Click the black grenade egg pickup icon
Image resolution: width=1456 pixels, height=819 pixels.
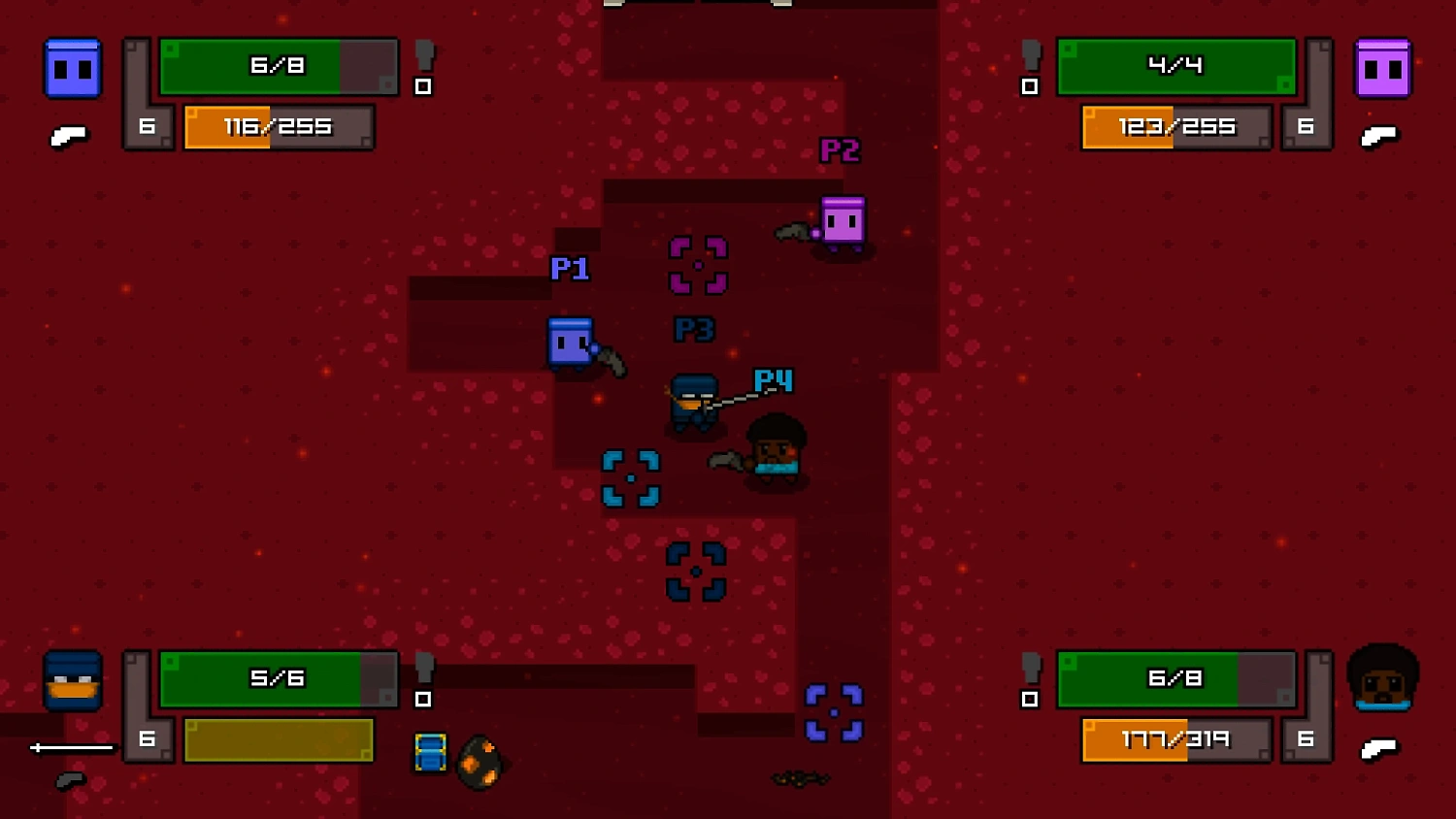(482, 759)
